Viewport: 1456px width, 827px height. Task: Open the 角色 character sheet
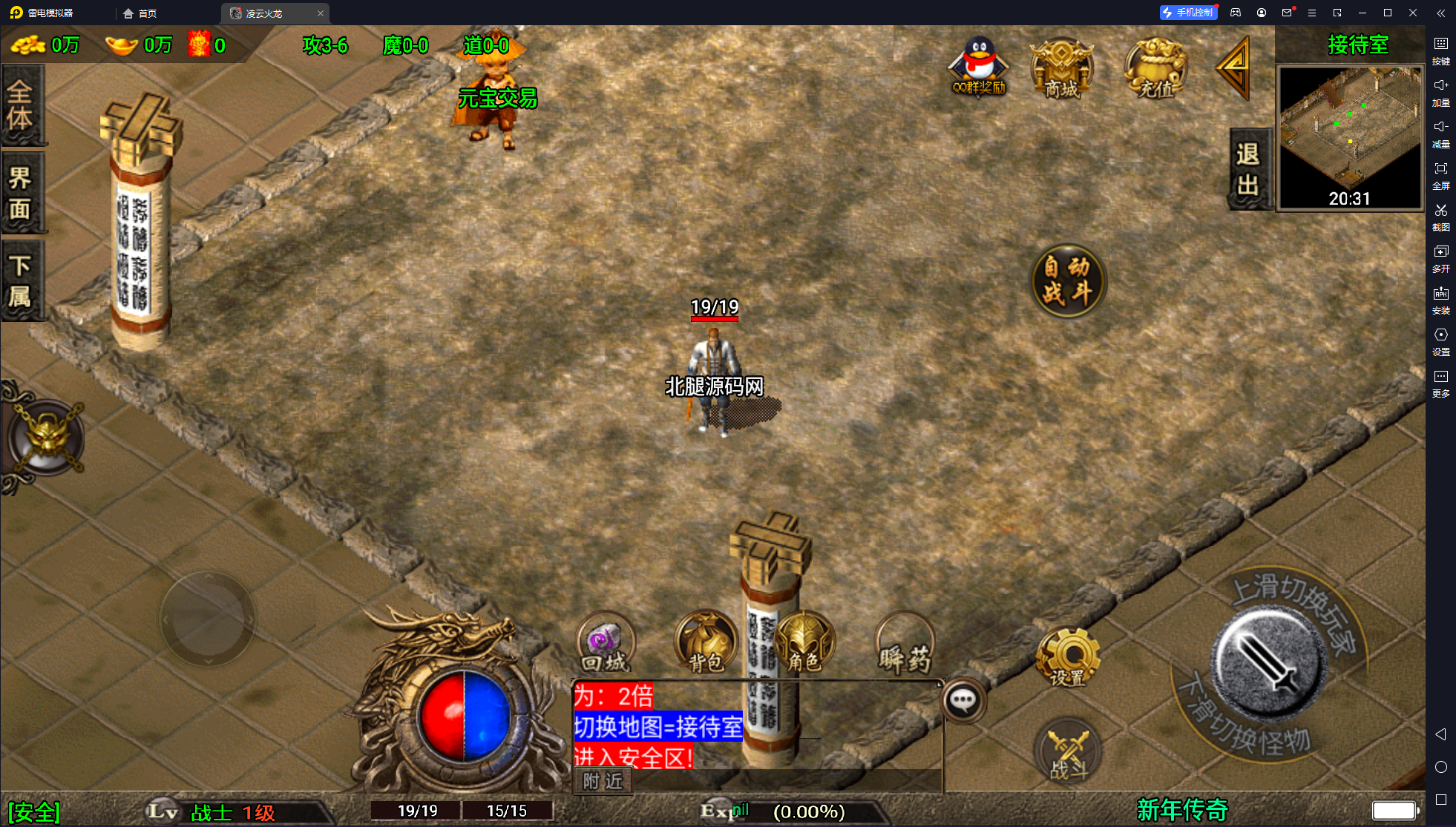click(804, 642)
